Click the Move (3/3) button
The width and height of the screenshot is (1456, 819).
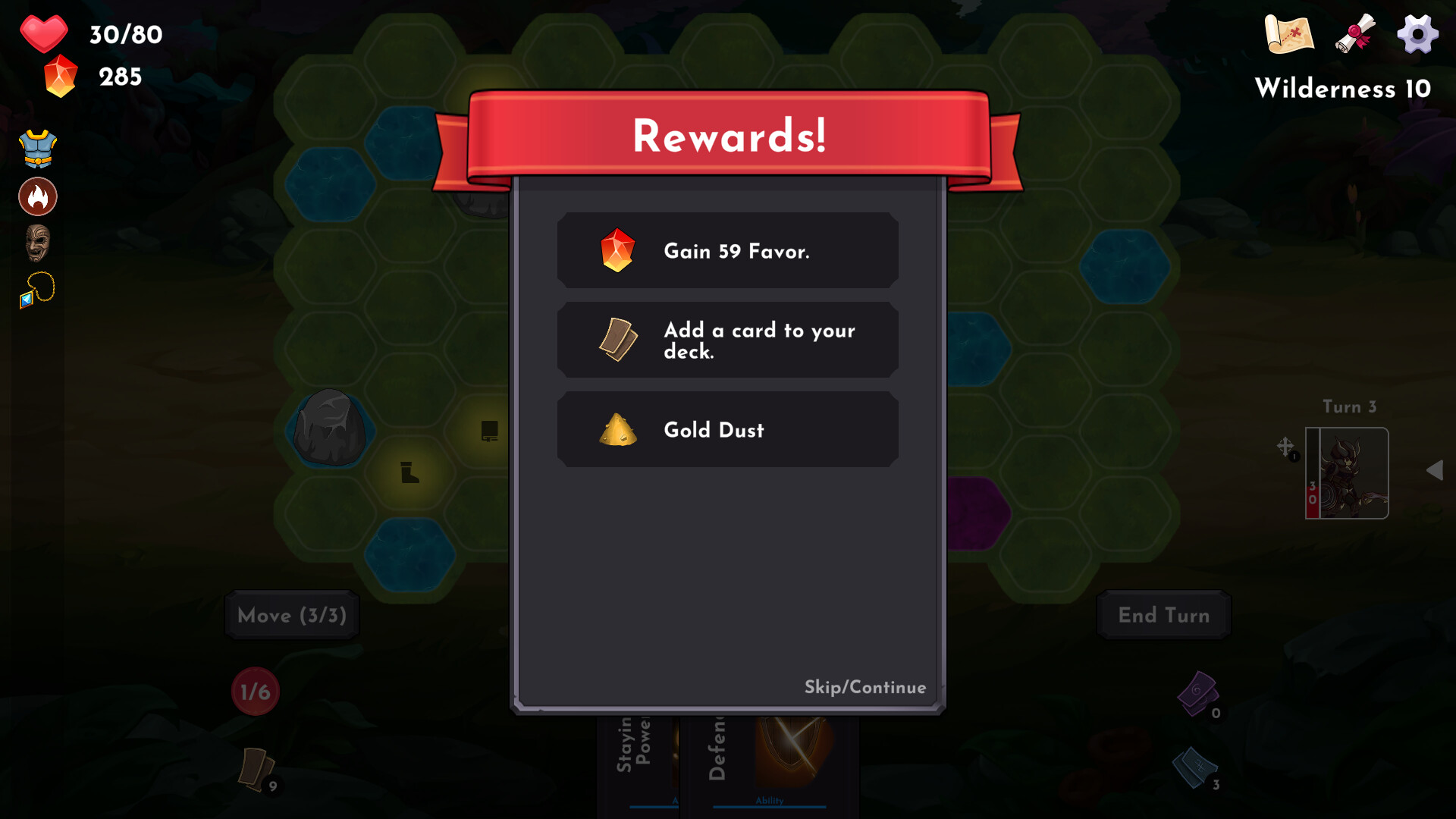coord(291,615)
